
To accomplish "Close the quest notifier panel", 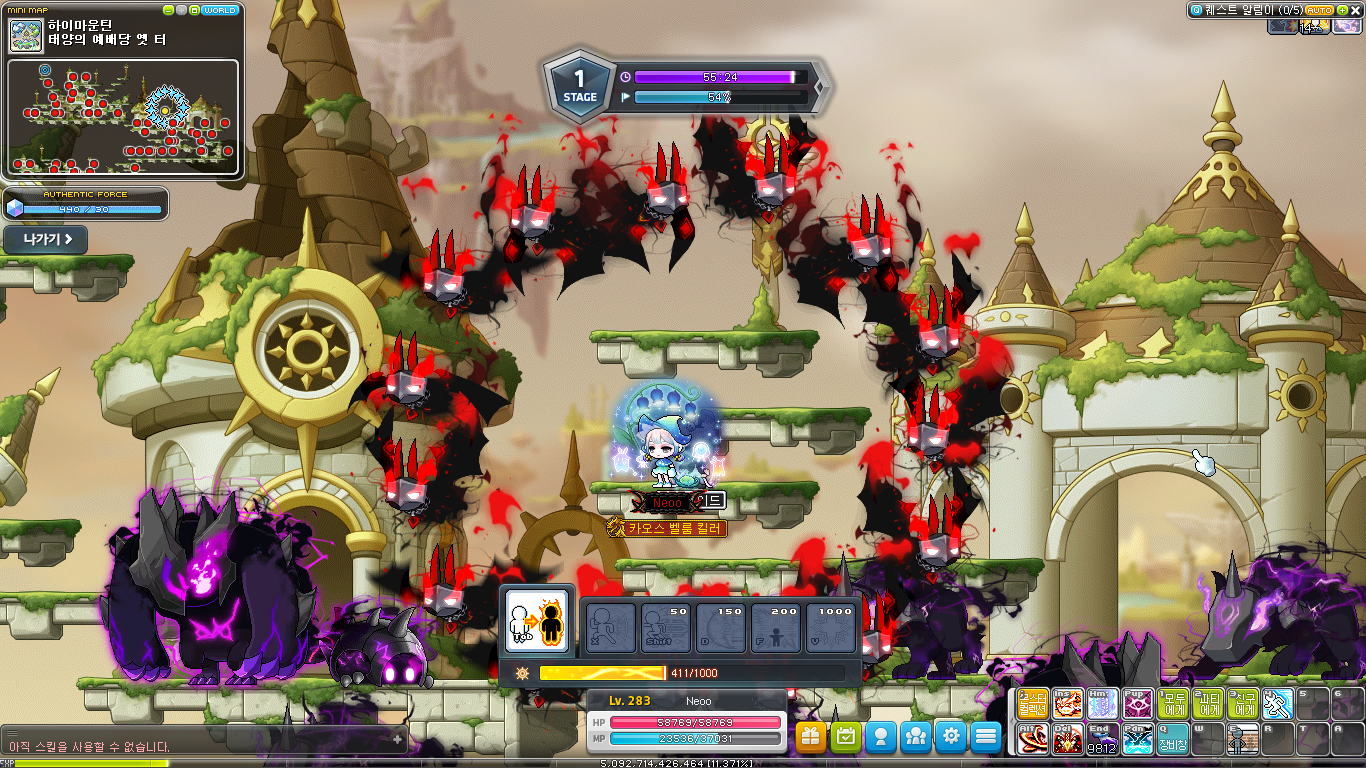I will pos(1355,10).
